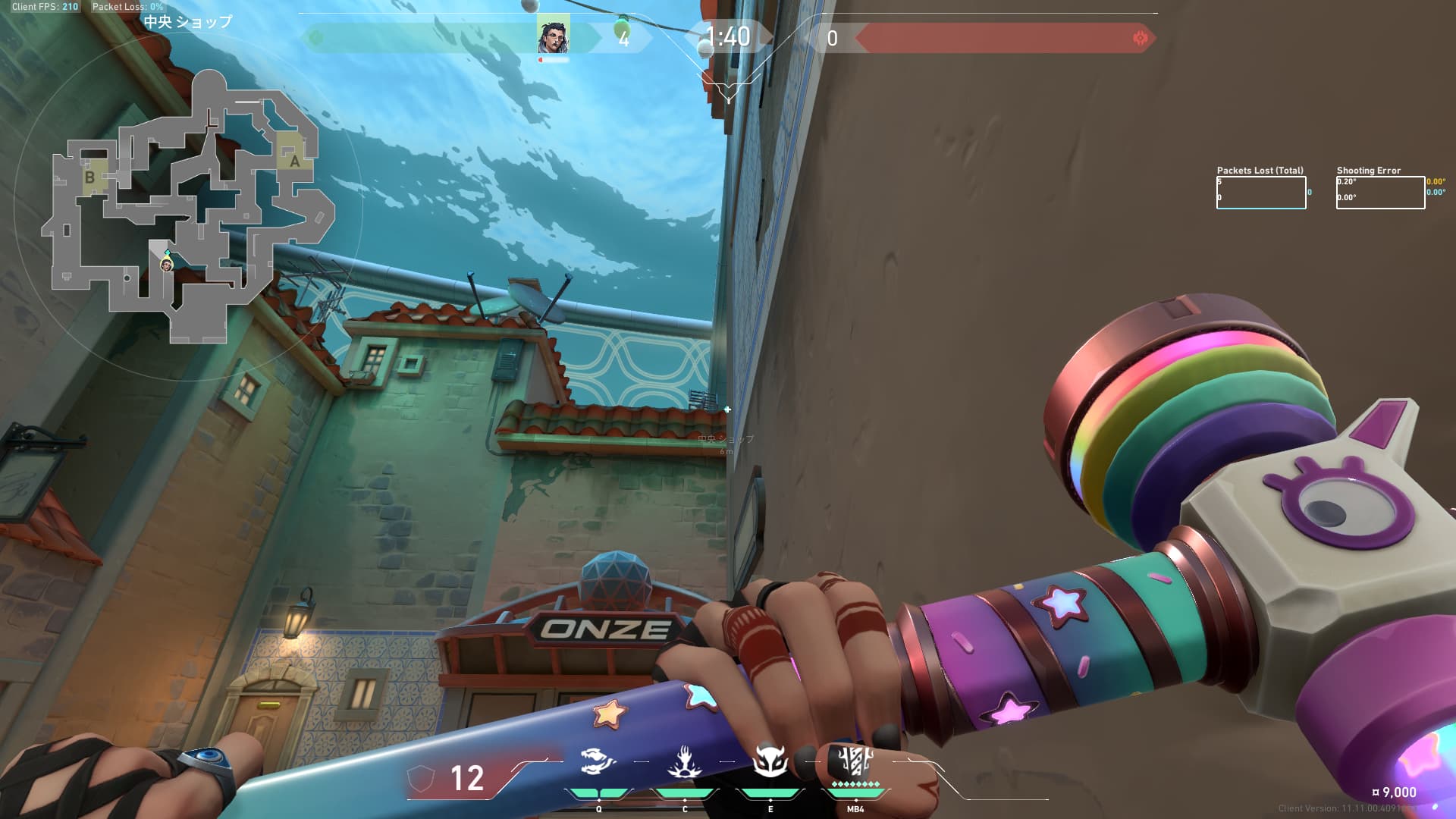This screenshot has width=1456, height=819.
Task: Select the A site marker on minimap
Action: click(294, 160)
